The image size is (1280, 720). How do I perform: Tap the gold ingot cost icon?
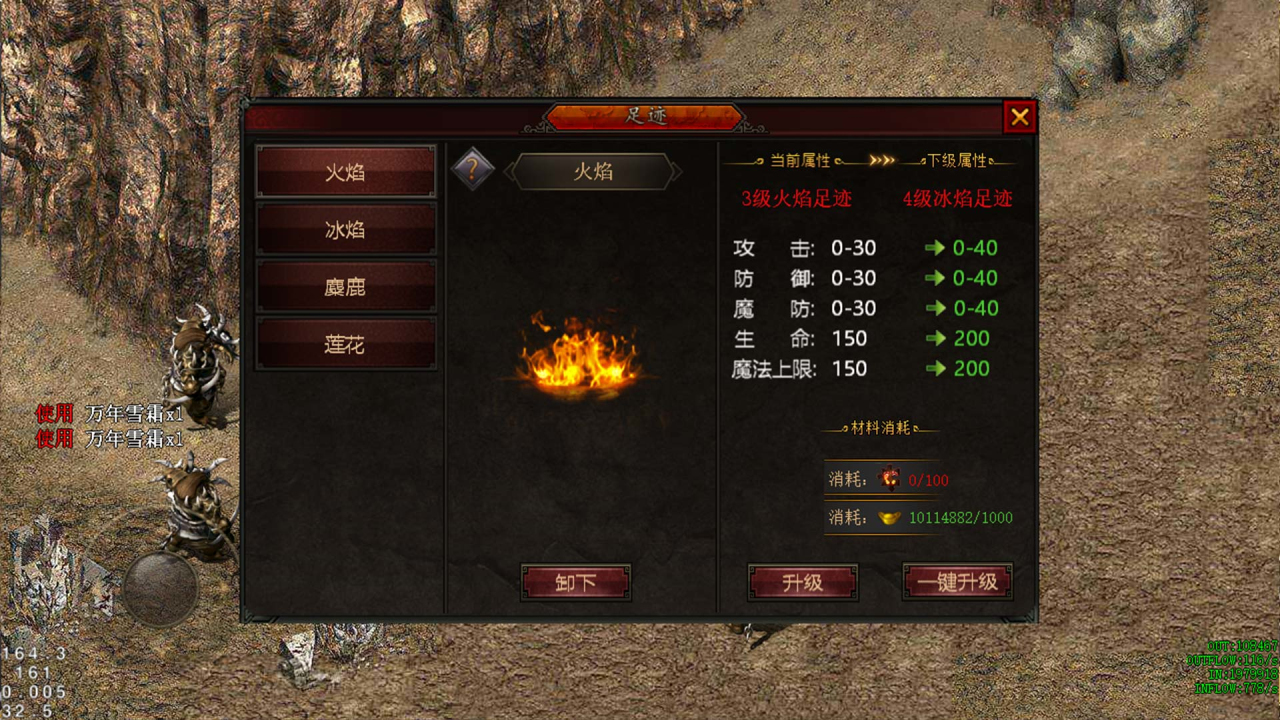[889, 518]
